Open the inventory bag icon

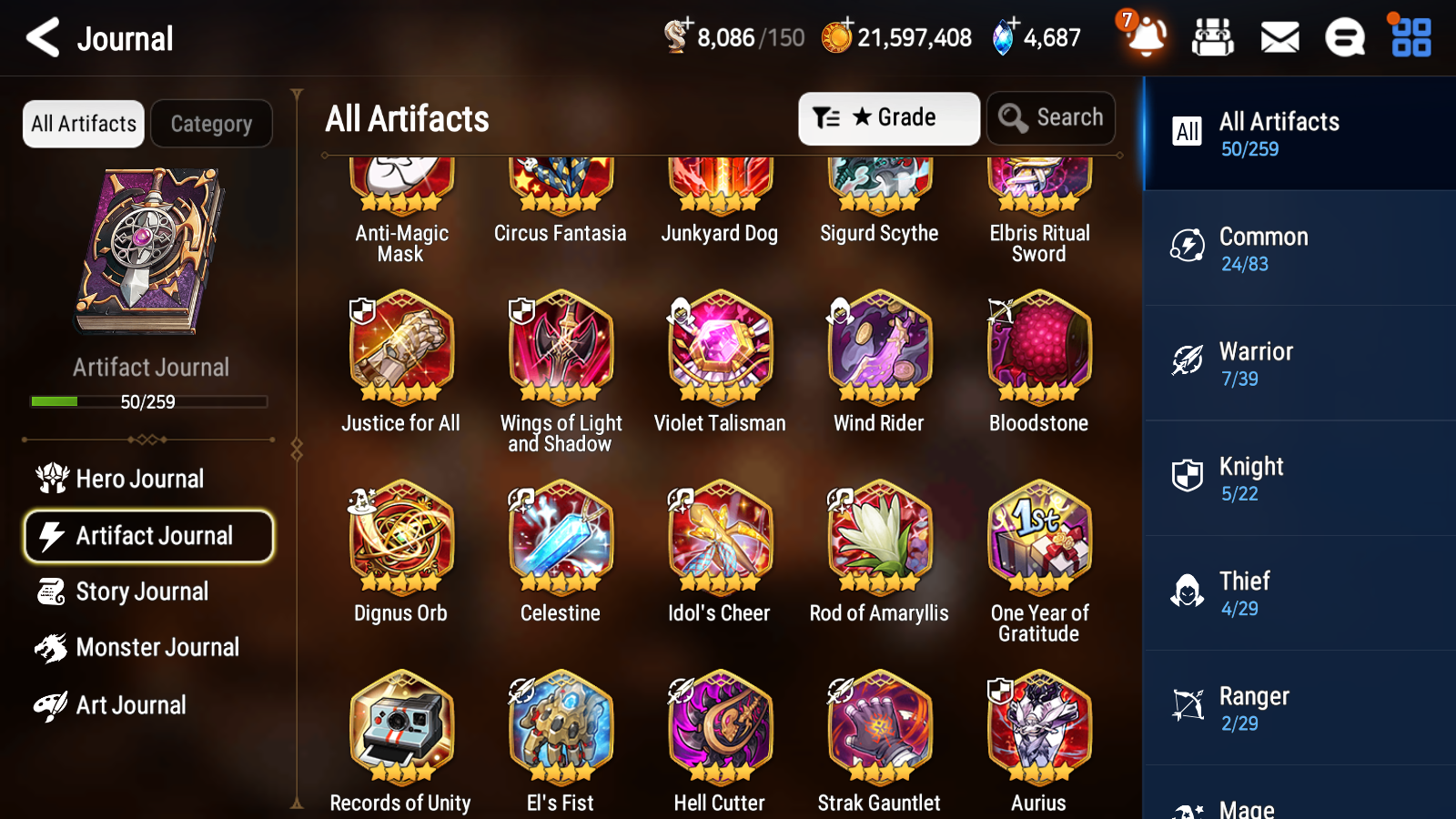[x=1213, y=38]
